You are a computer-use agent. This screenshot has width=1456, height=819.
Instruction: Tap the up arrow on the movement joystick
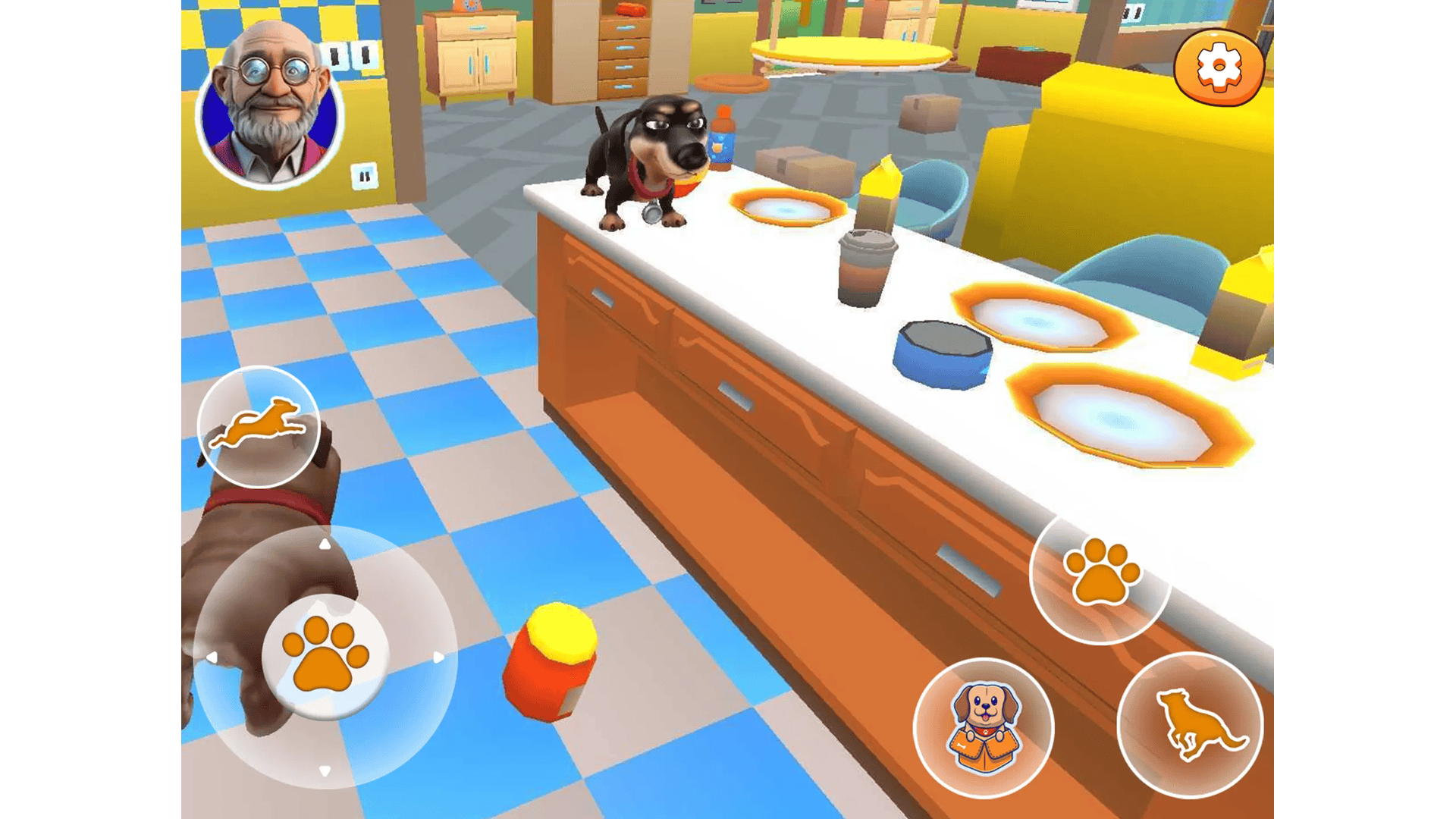[x=326, y=543]
